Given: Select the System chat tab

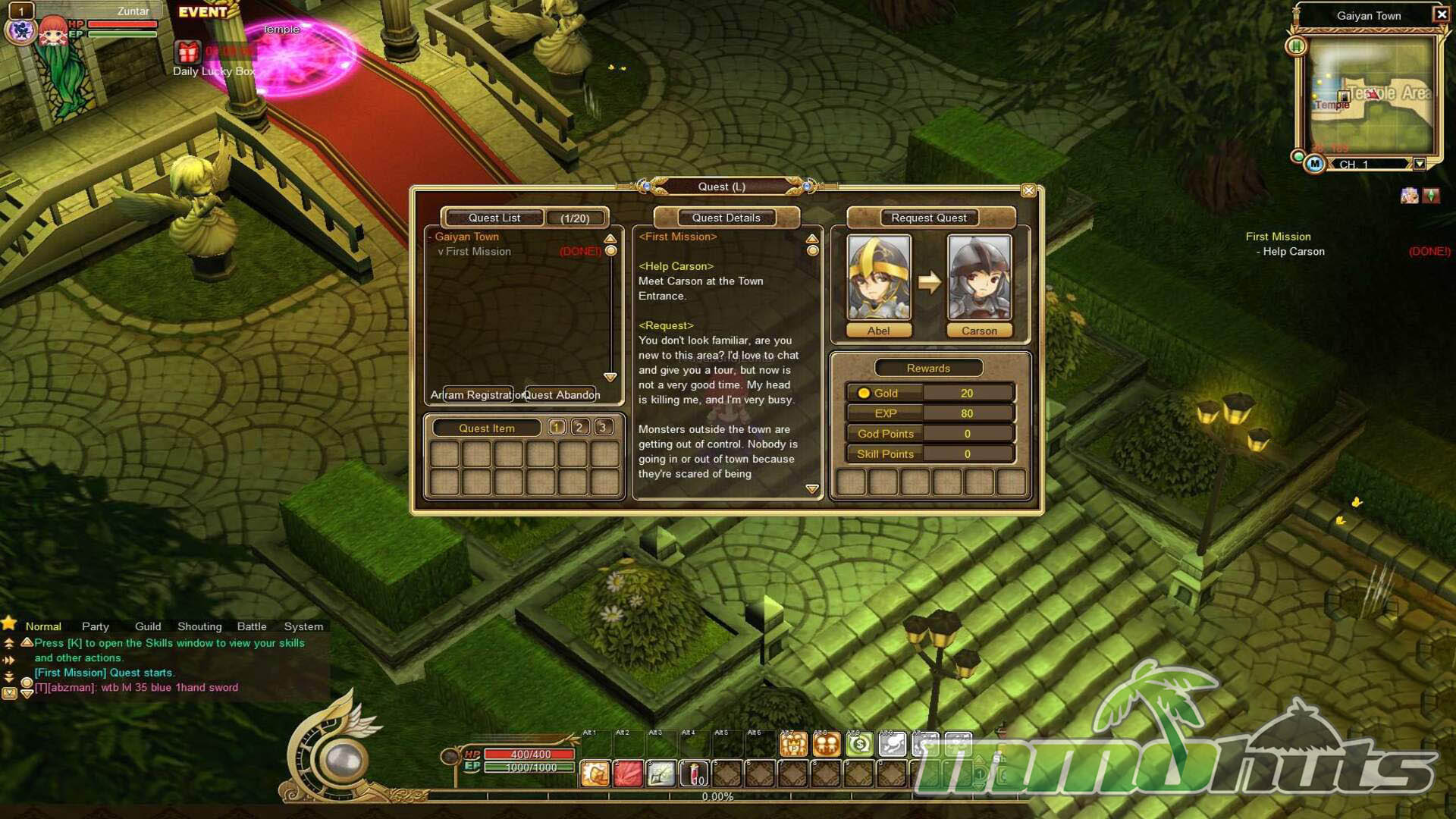Looking at the screenshot, I should pyautogui.click(x=303, y=626).
